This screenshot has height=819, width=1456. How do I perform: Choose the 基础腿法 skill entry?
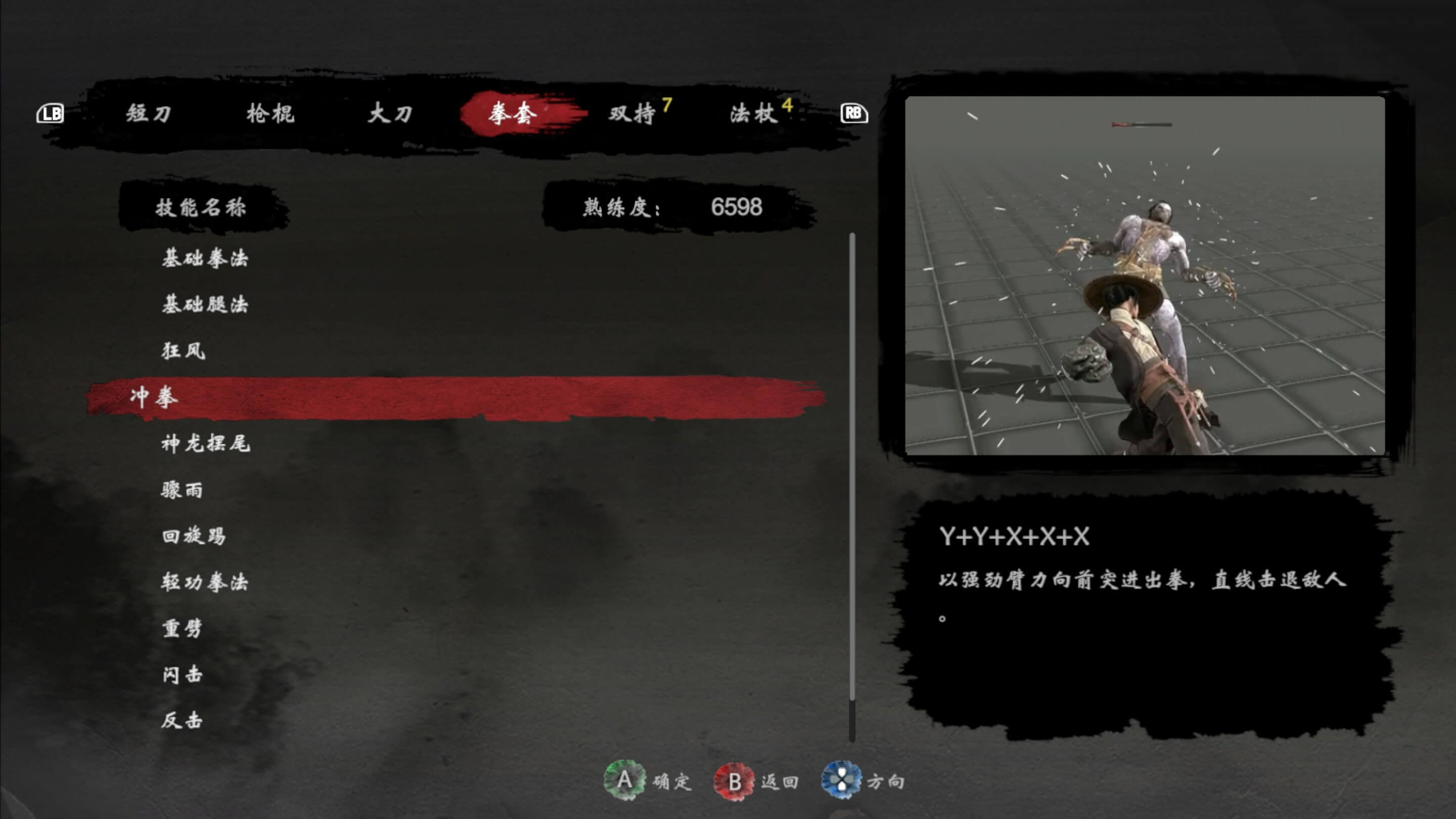(x=205, y=305)
